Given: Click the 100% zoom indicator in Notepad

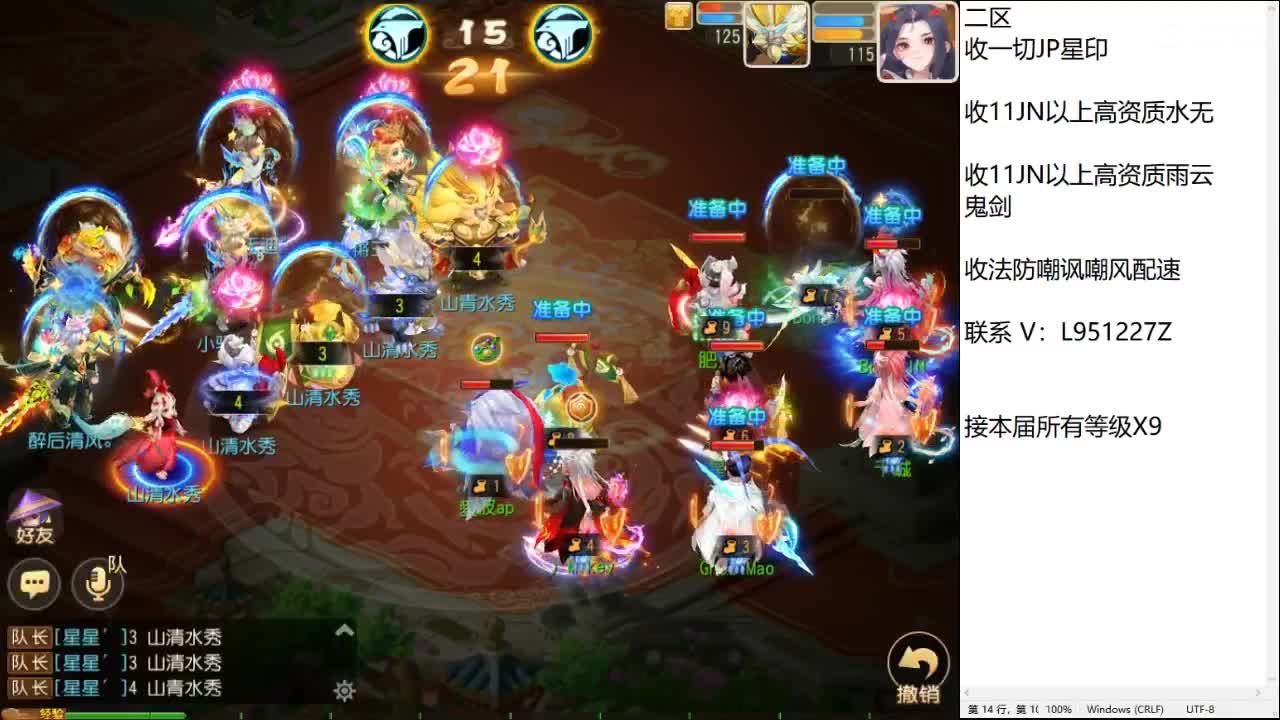Looking at the screenshot, I should click(x=1058, y=707).
